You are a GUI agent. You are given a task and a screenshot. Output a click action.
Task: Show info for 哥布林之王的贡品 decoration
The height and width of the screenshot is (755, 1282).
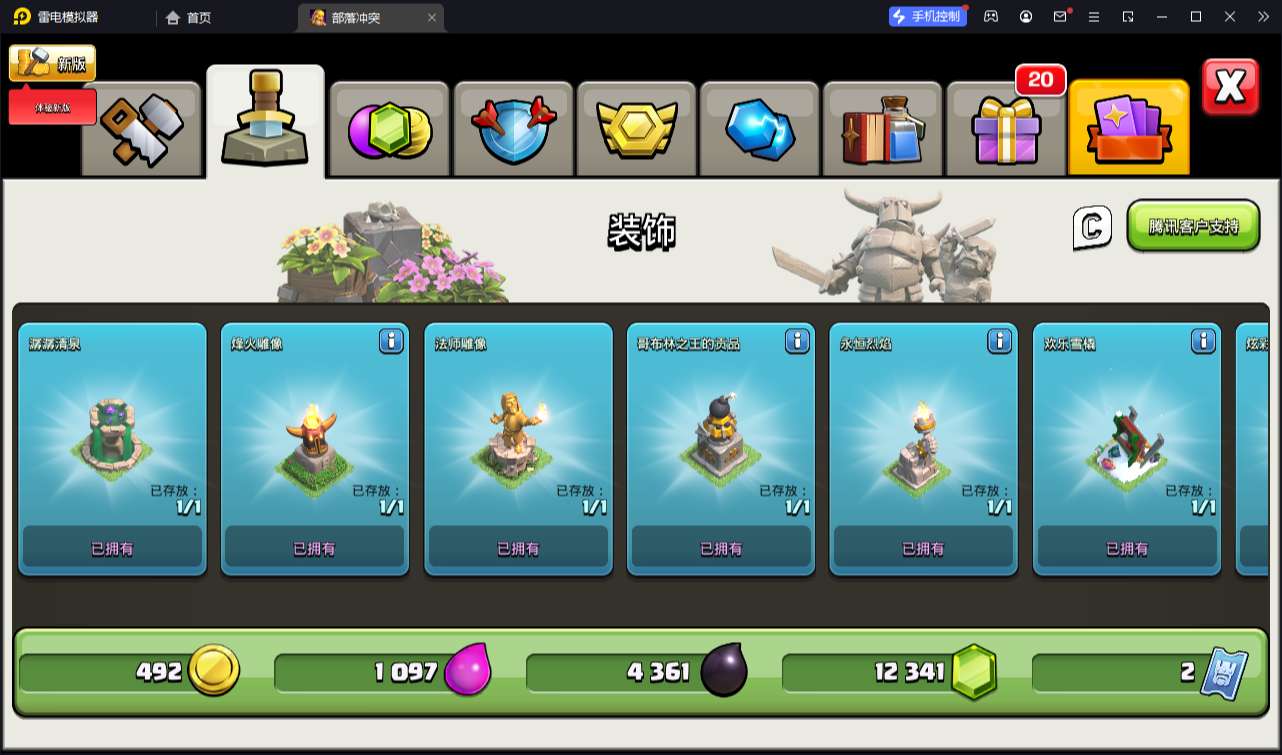[797, 342]
